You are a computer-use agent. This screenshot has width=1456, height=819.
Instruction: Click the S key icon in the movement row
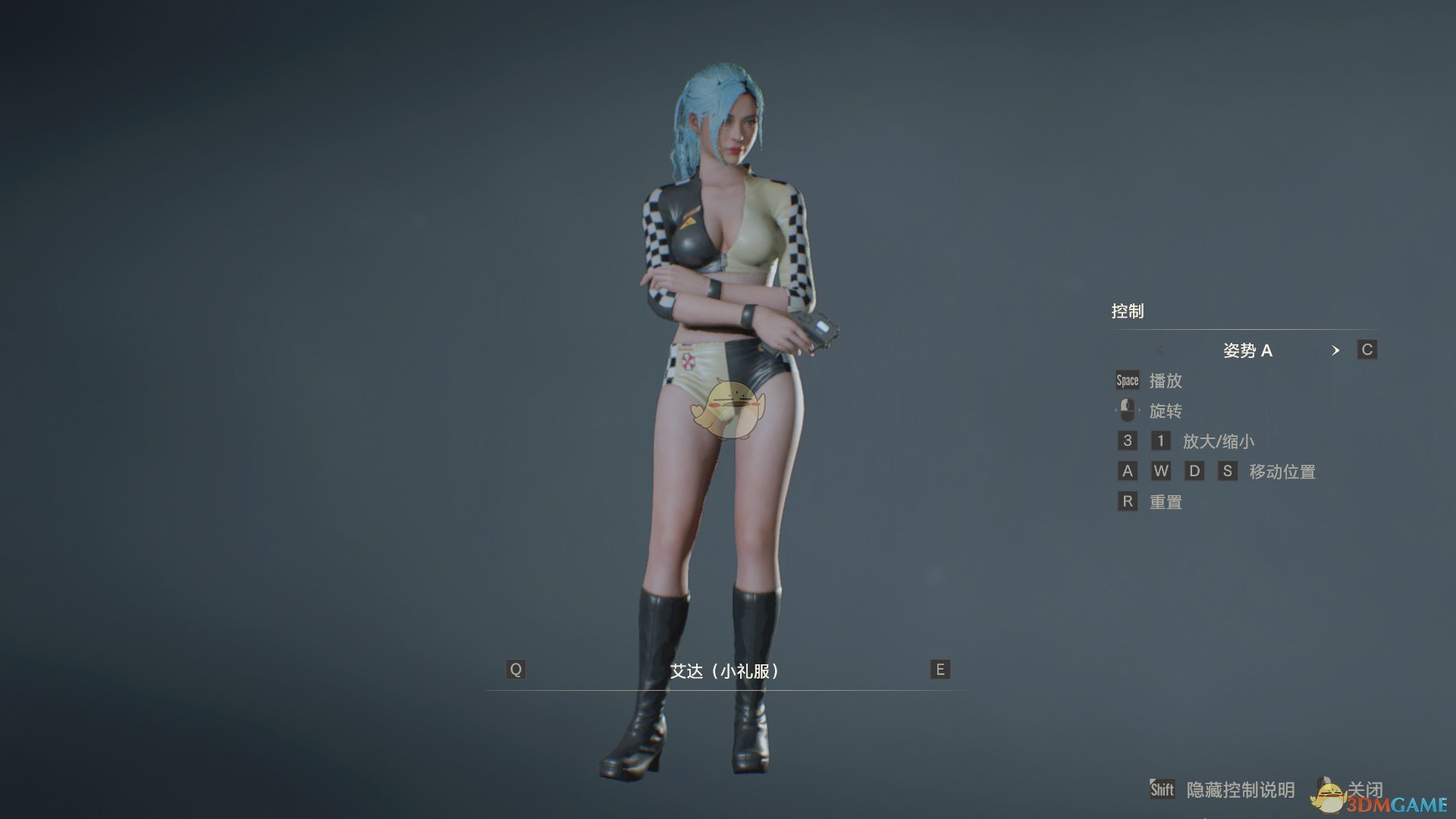[1228, 471]
